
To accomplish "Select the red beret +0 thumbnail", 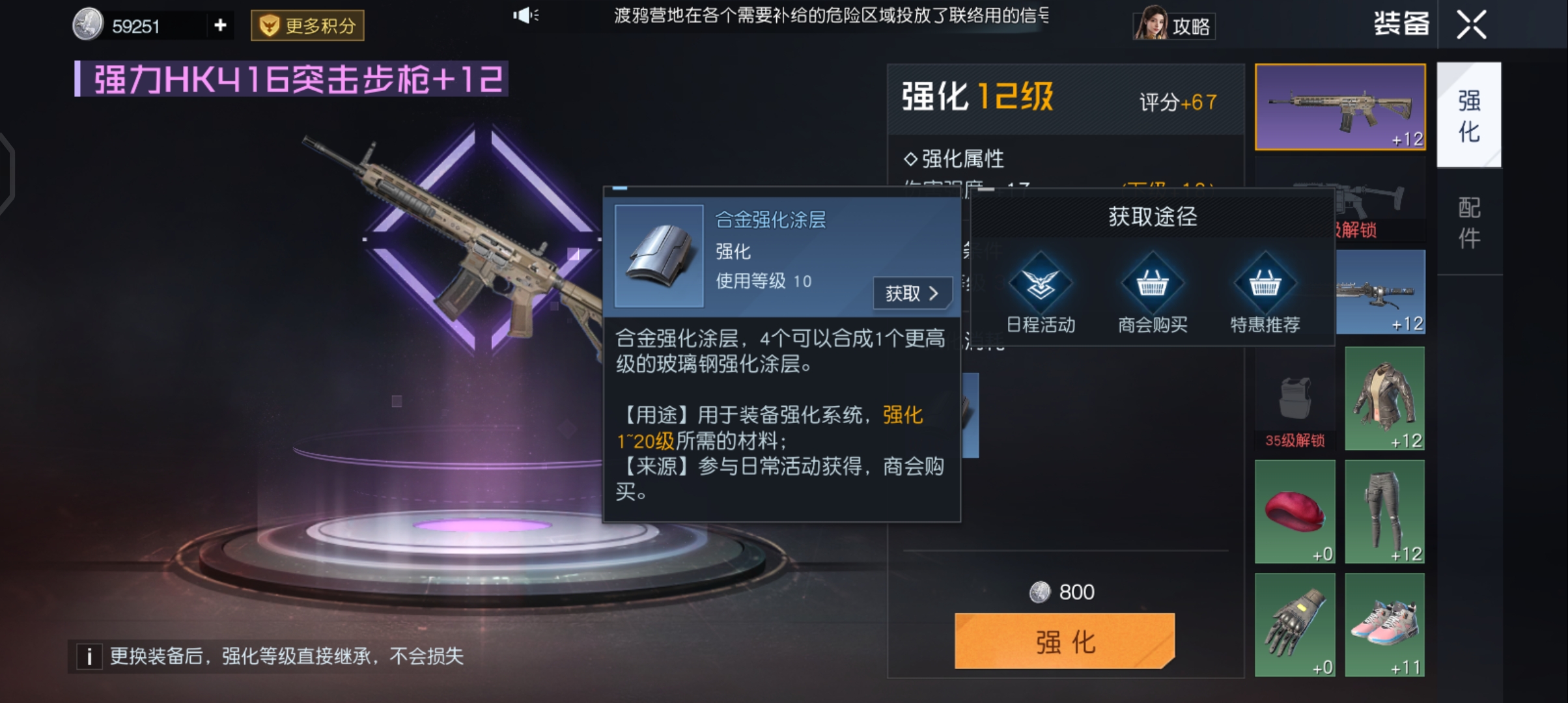I will (1295, 512).
